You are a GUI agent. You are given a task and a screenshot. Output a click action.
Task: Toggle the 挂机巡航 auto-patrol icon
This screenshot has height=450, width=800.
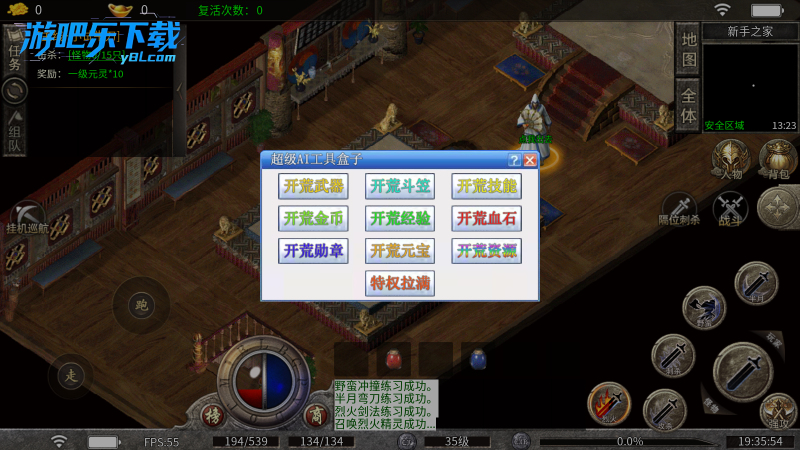coord(27,216)
